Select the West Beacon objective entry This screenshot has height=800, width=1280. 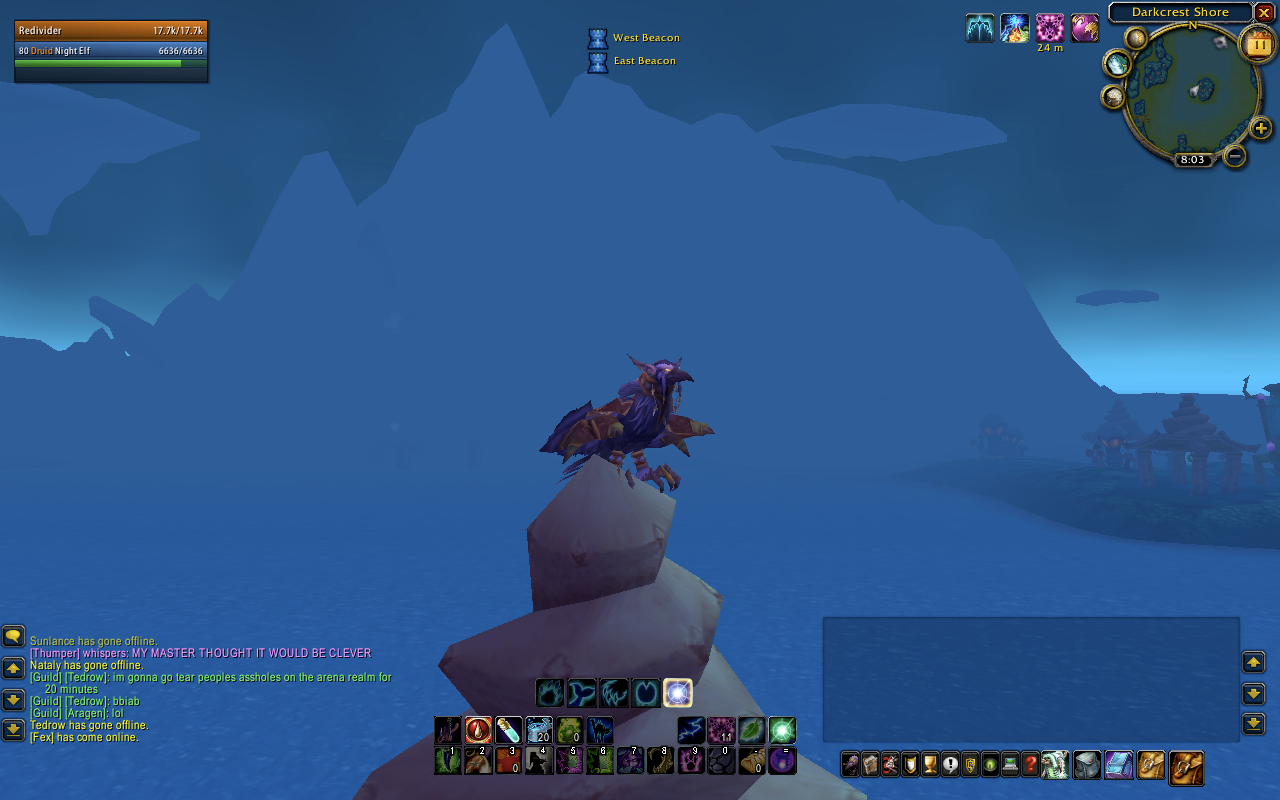(x=645, y=38)
